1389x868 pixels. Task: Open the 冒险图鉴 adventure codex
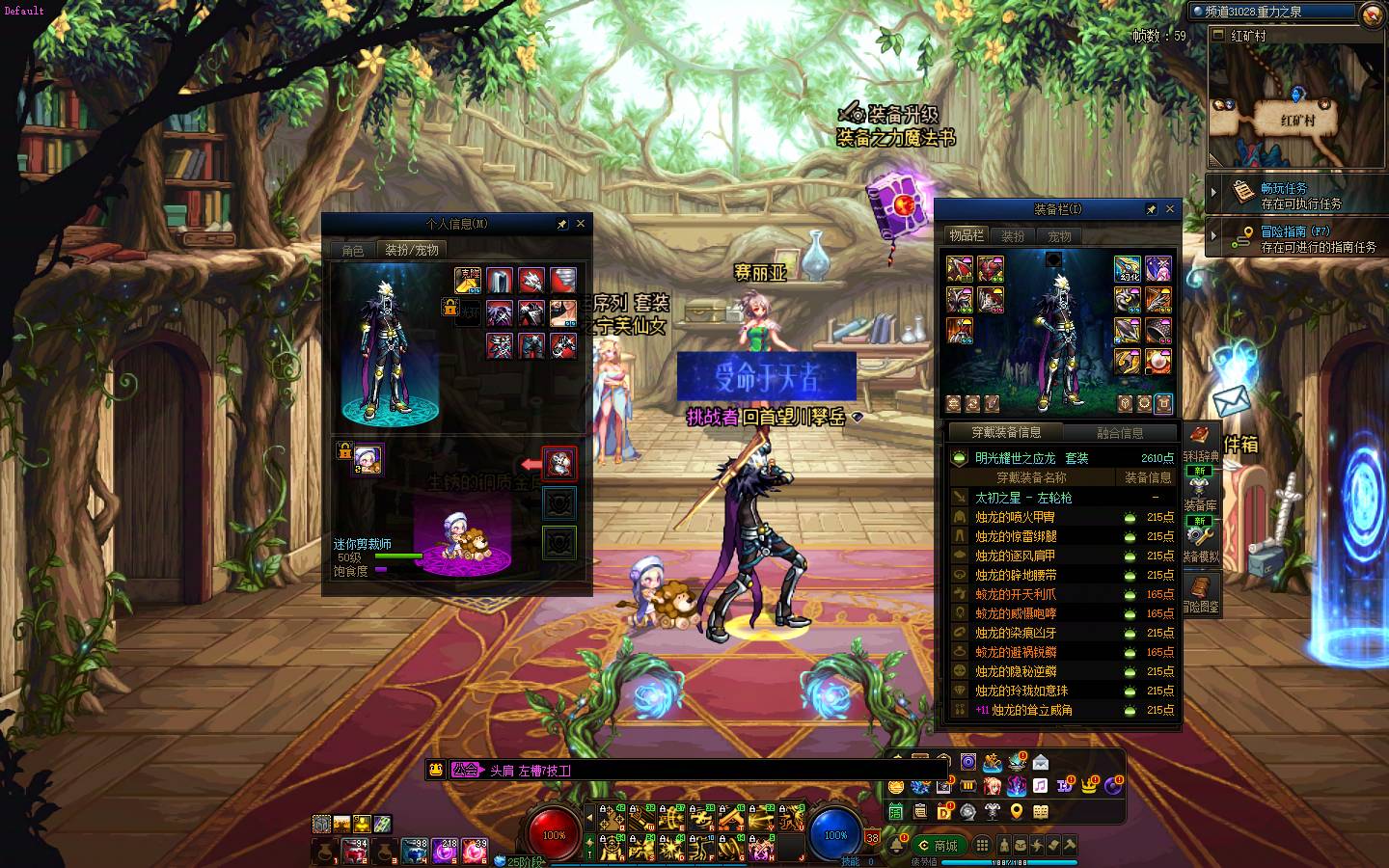pos(1201,592)
